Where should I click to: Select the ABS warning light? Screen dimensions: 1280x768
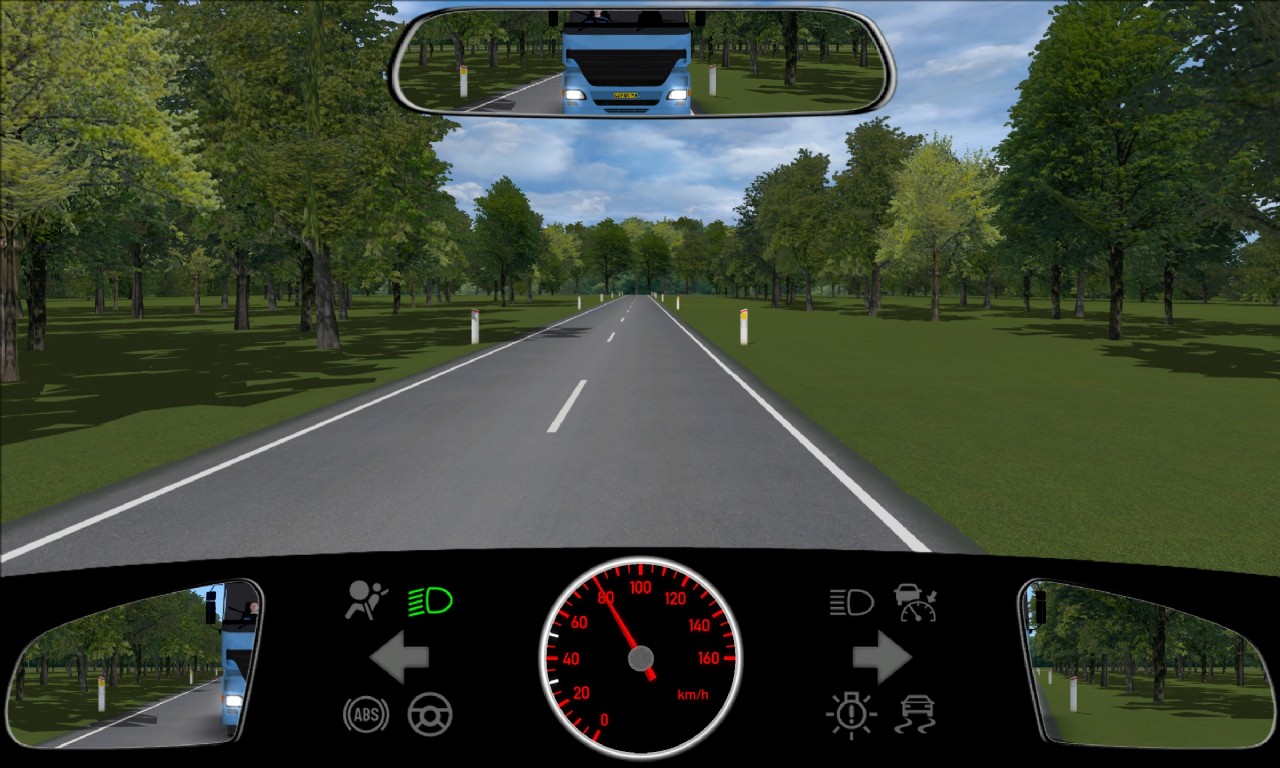point(366,714)
